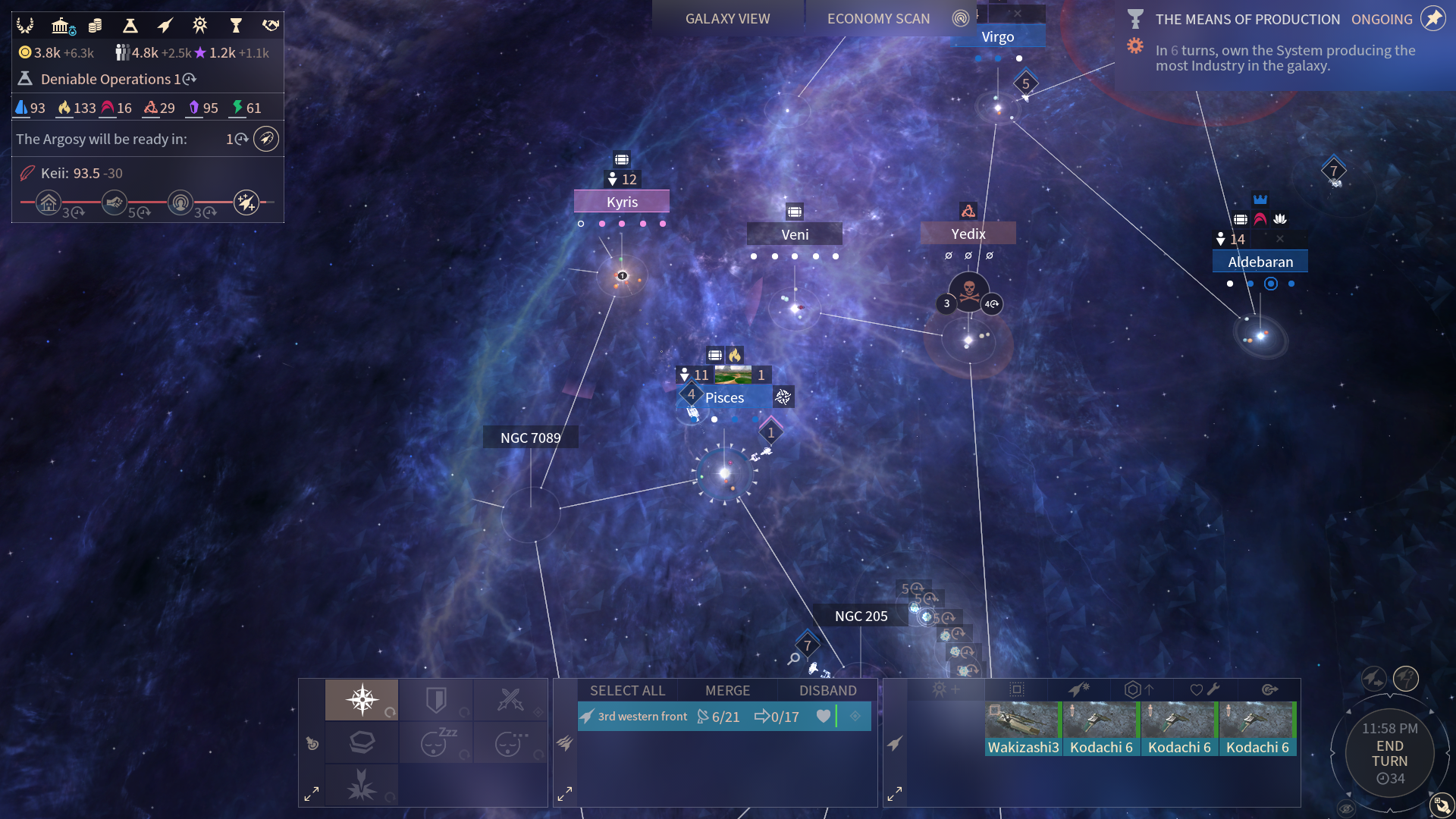Open the Aldebaran system label

(x=1260, y=262)
